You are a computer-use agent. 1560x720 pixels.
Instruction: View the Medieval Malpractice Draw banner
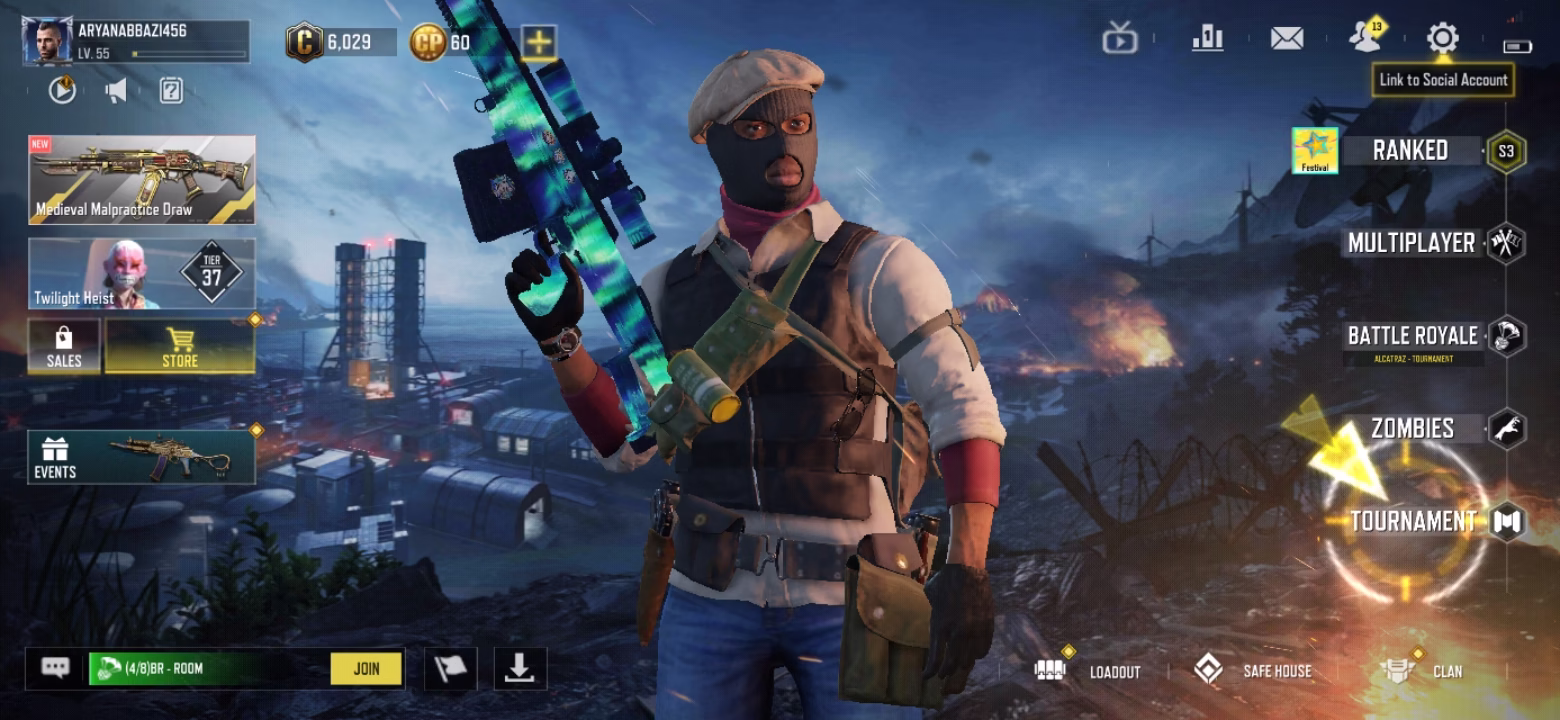click(141, 180)
